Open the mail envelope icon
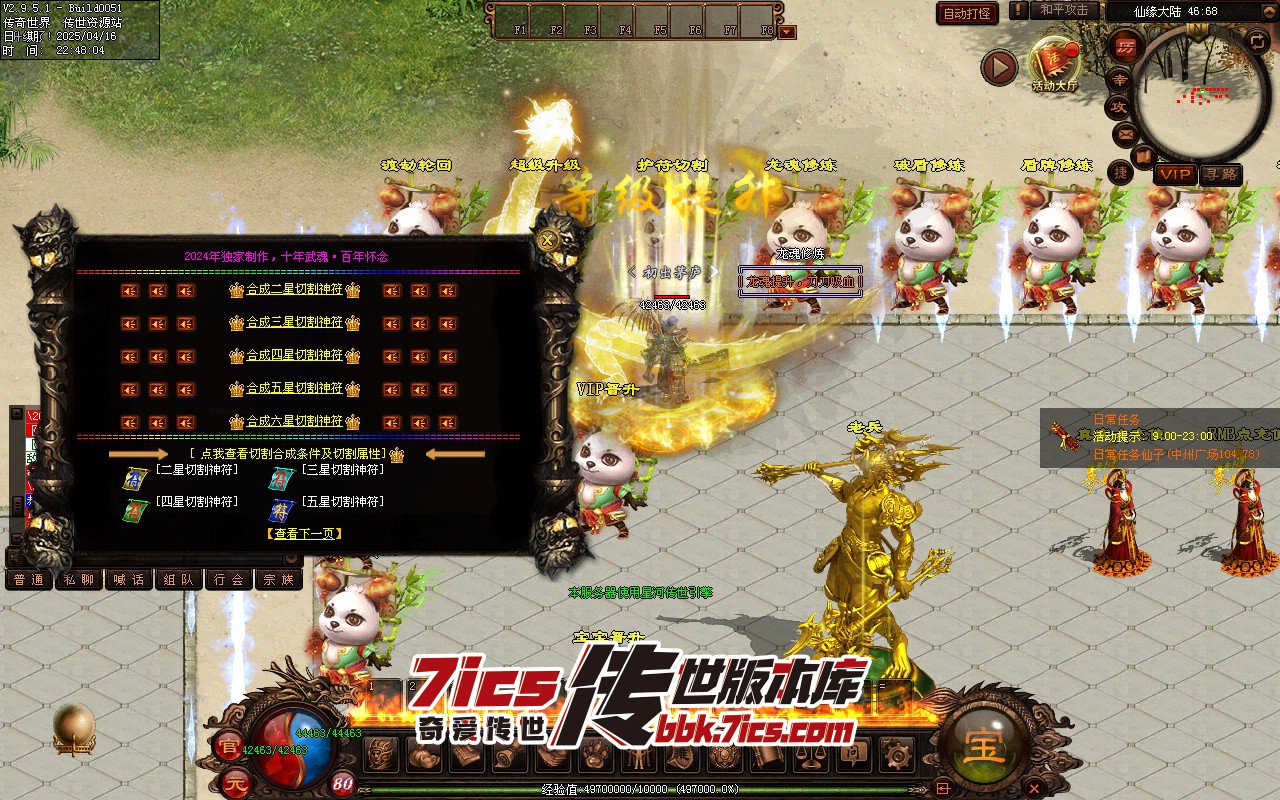 (1125, 133)
